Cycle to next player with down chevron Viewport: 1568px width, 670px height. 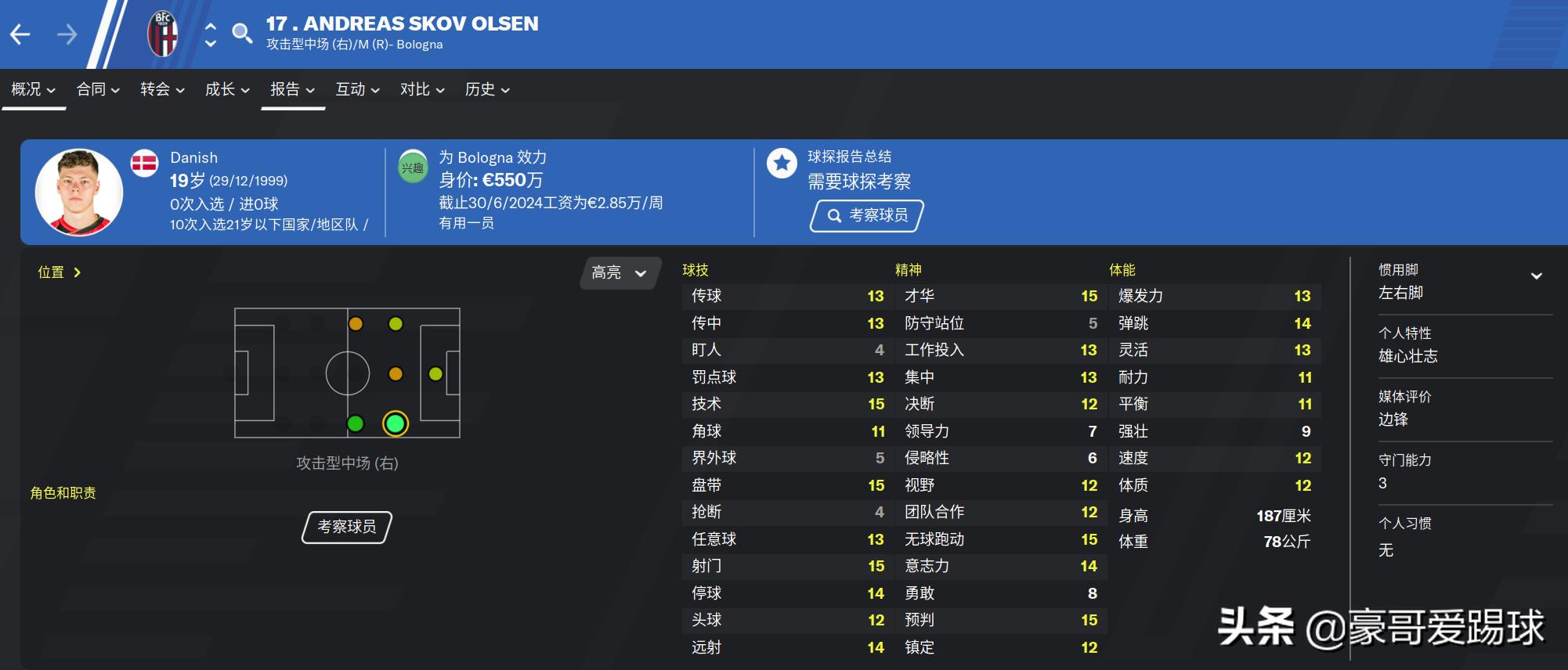pyautogui.click(x=209, y=42)
